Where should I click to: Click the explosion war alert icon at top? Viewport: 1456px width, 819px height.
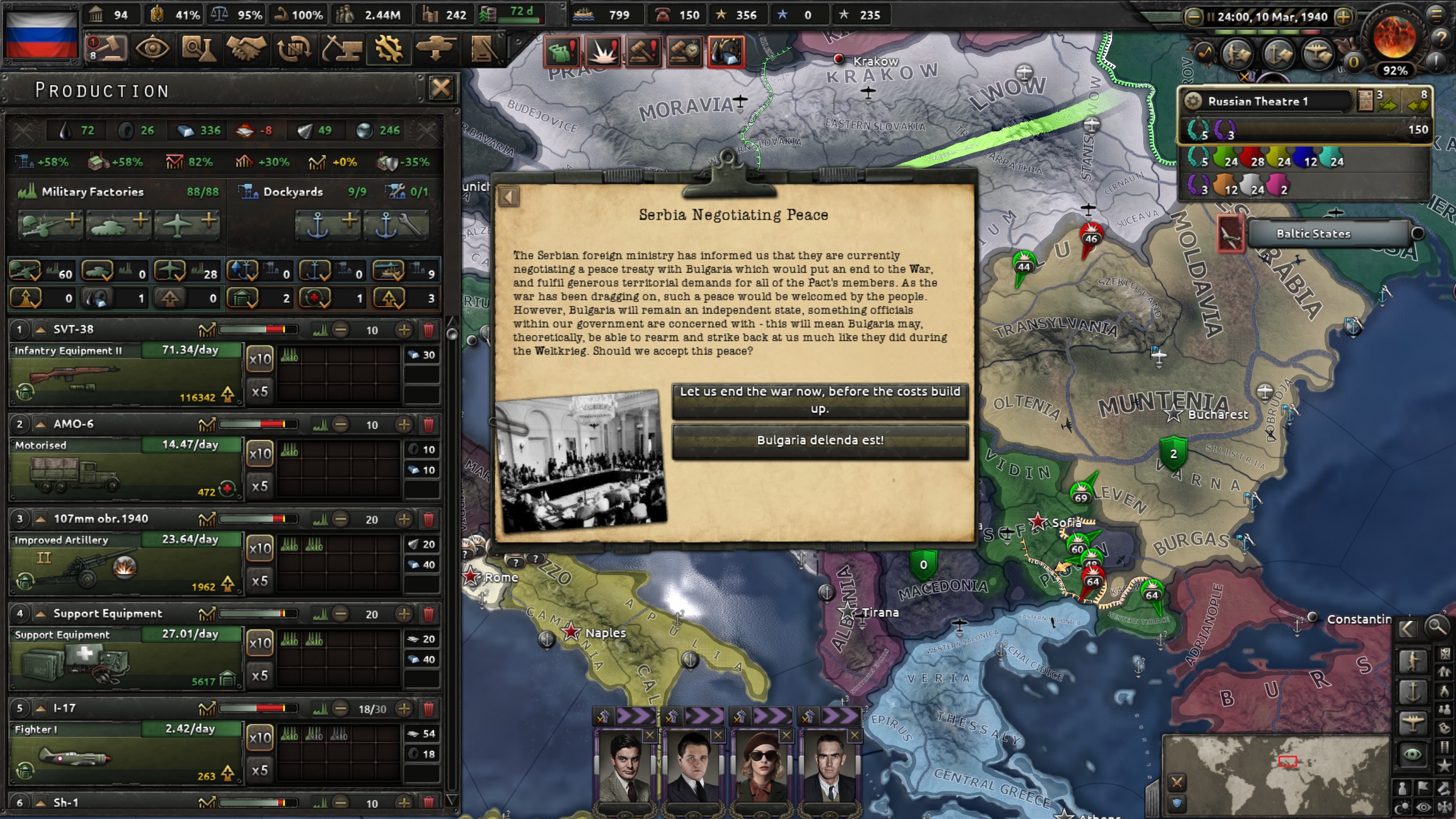[603, 53]
